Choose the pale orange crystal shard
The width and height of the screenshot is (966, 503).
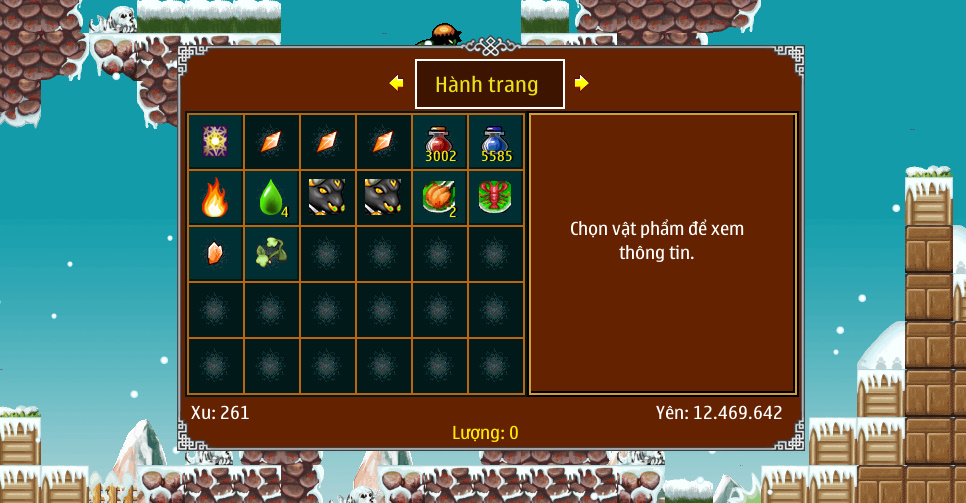point(216,254)
